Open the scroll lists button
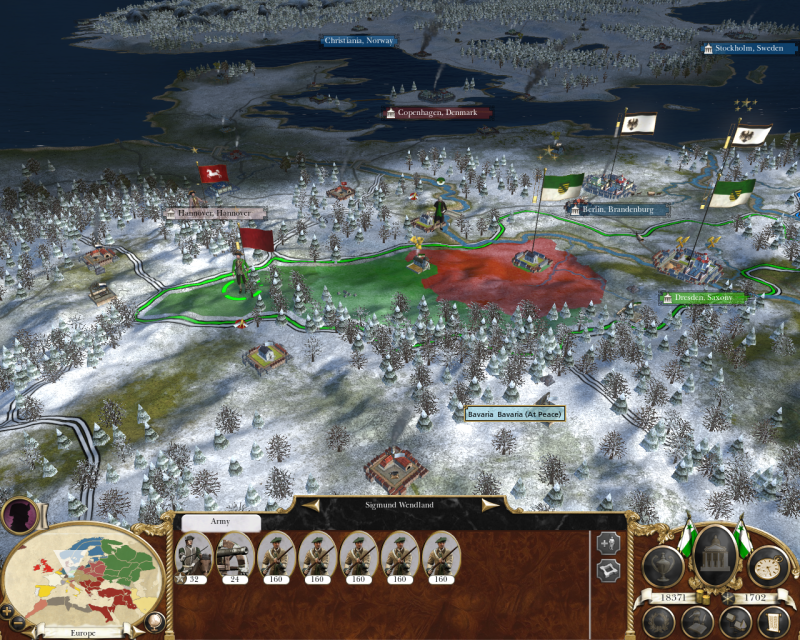This screenshot has height=640, width=800. [772, 621]
